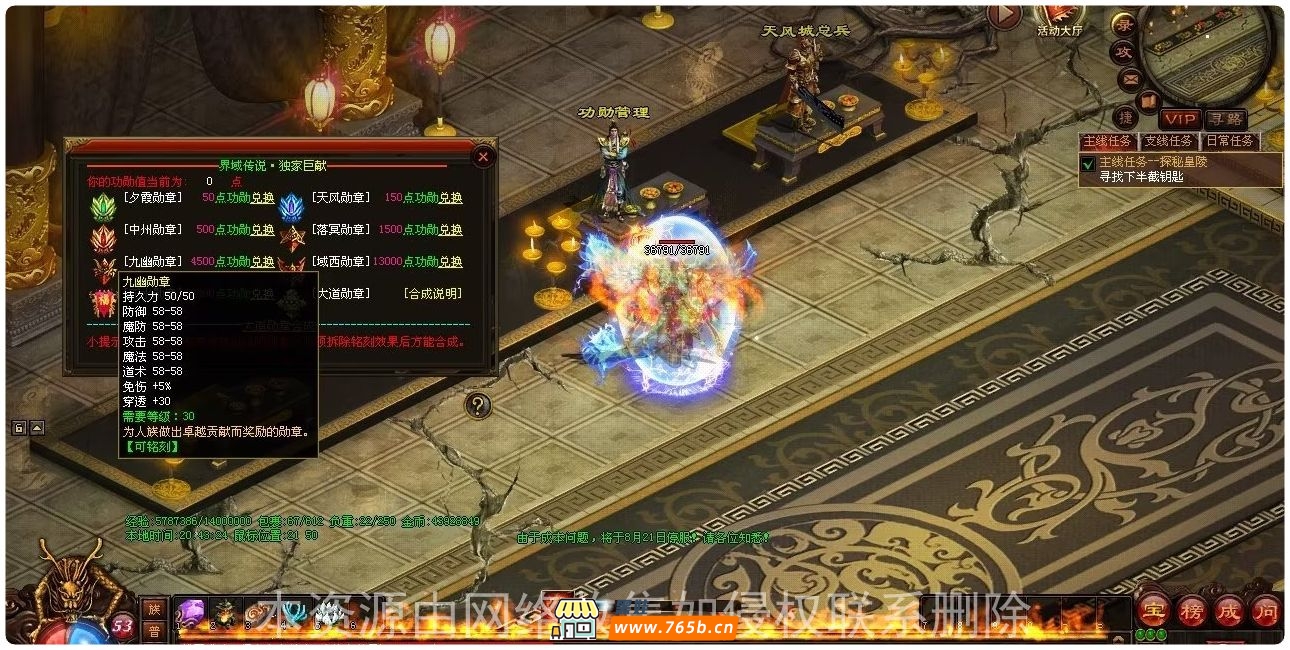Switch to the 支线任务 tab
The image size is (1290, 650).
1168,141
